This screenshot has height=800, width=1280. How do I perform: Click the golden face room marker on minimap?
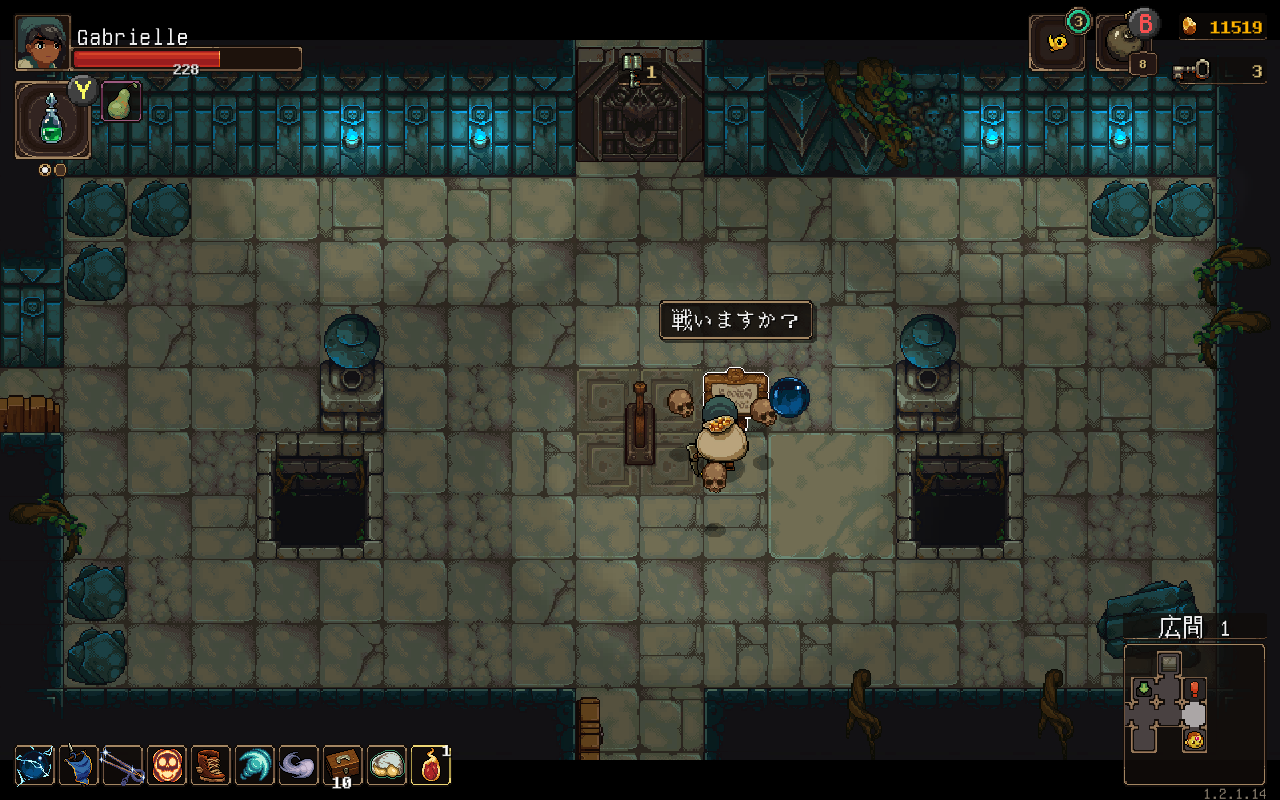click(1194, 741)
